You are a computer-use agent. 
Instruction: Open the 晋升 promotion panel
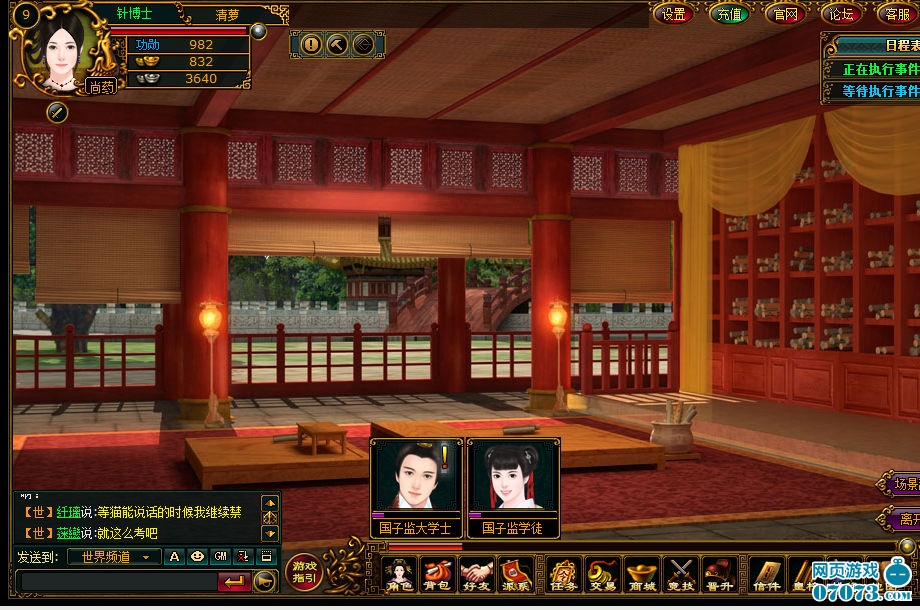[718, 575]
